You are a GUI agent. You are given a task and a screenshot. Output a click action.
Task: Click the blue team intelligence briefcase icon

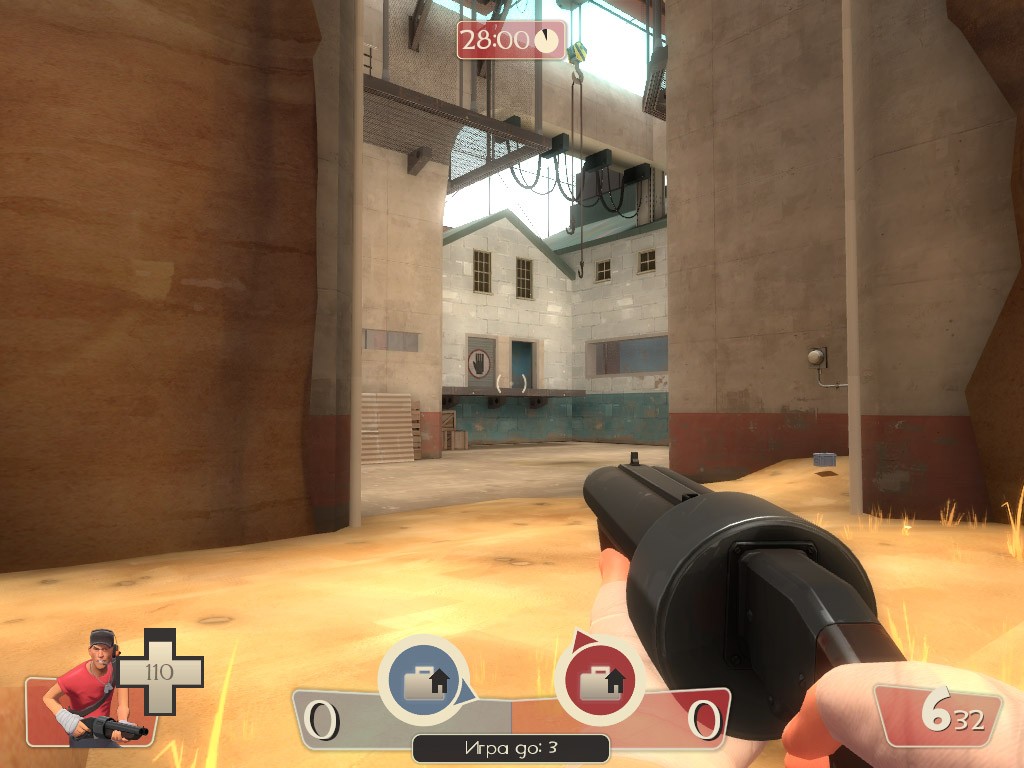[424, 683]
